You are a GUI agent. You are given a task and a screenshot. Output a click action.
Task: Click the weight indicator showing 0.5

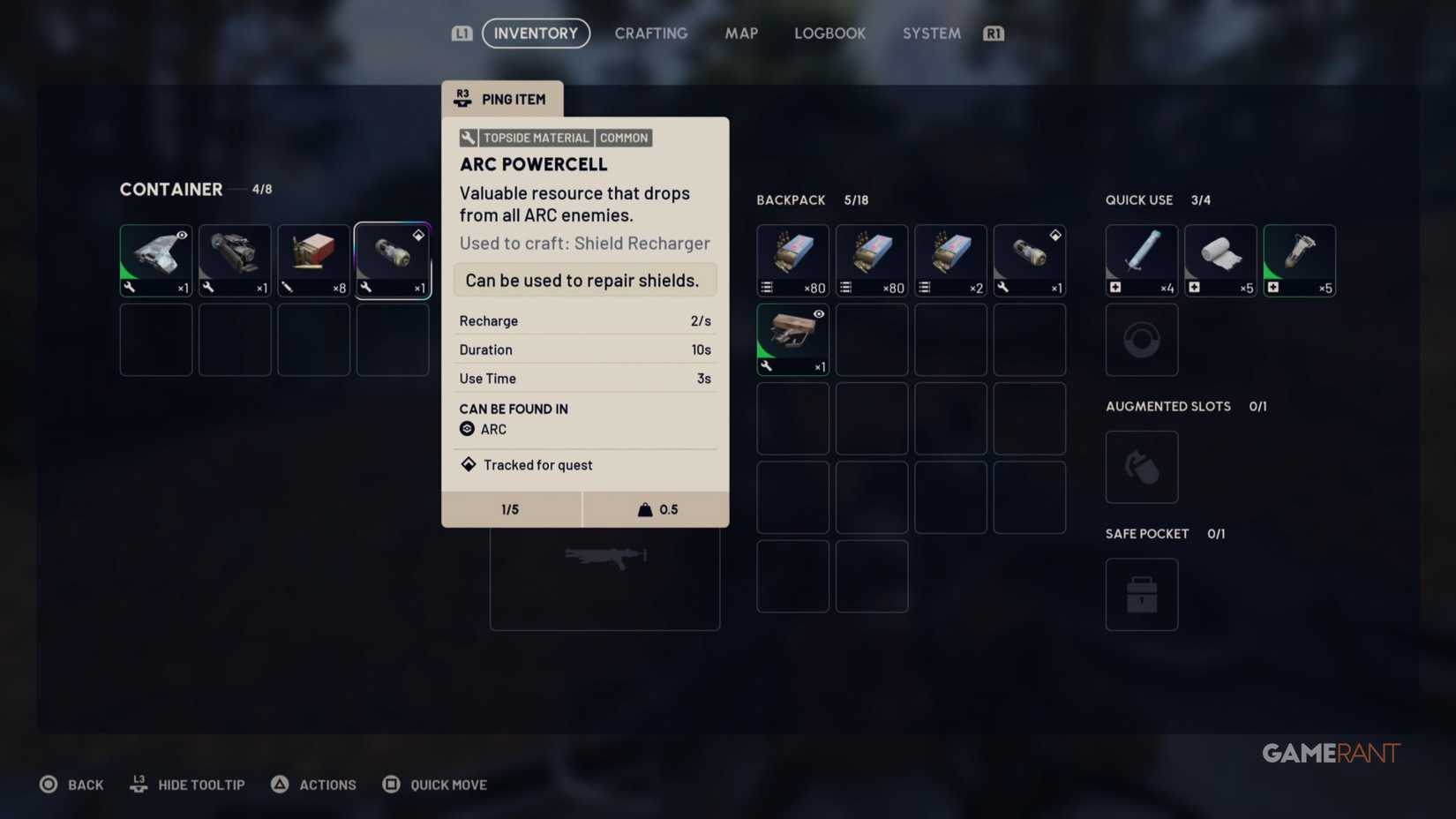(656, 508)
